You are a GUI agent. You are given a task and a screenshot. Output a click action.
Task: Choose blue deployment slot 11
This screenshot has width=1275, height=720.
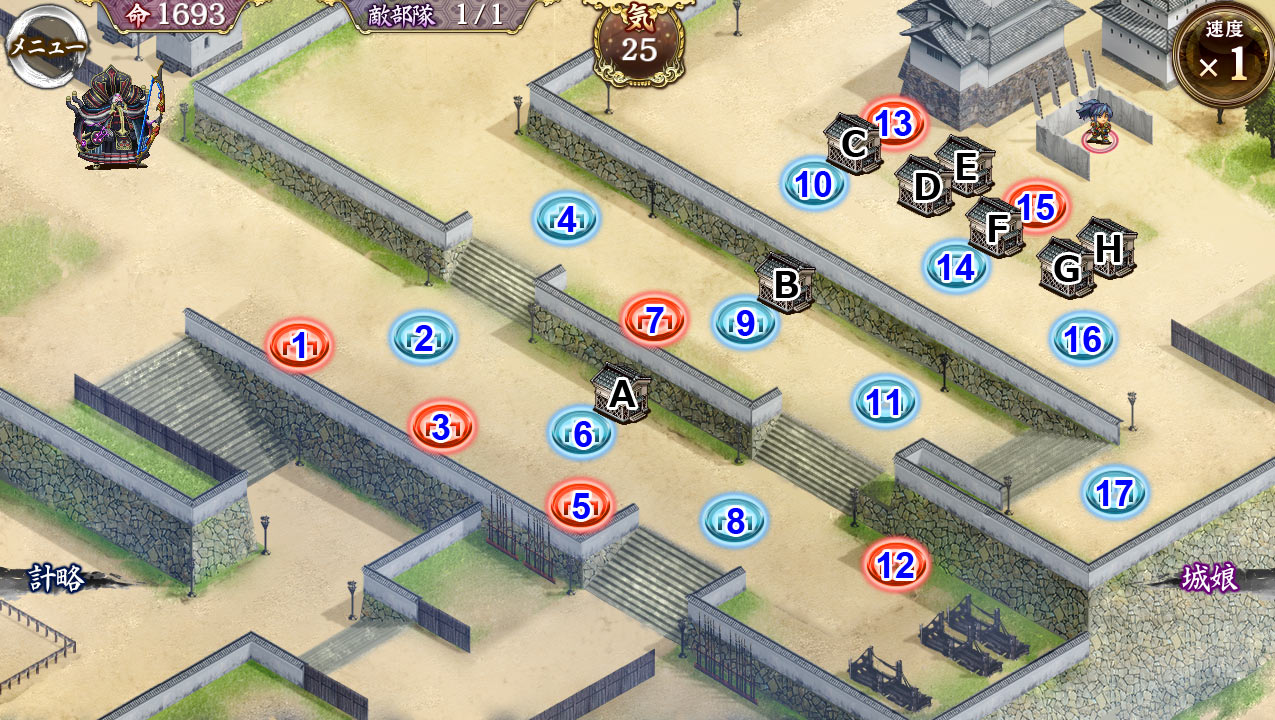click(884, 402)
